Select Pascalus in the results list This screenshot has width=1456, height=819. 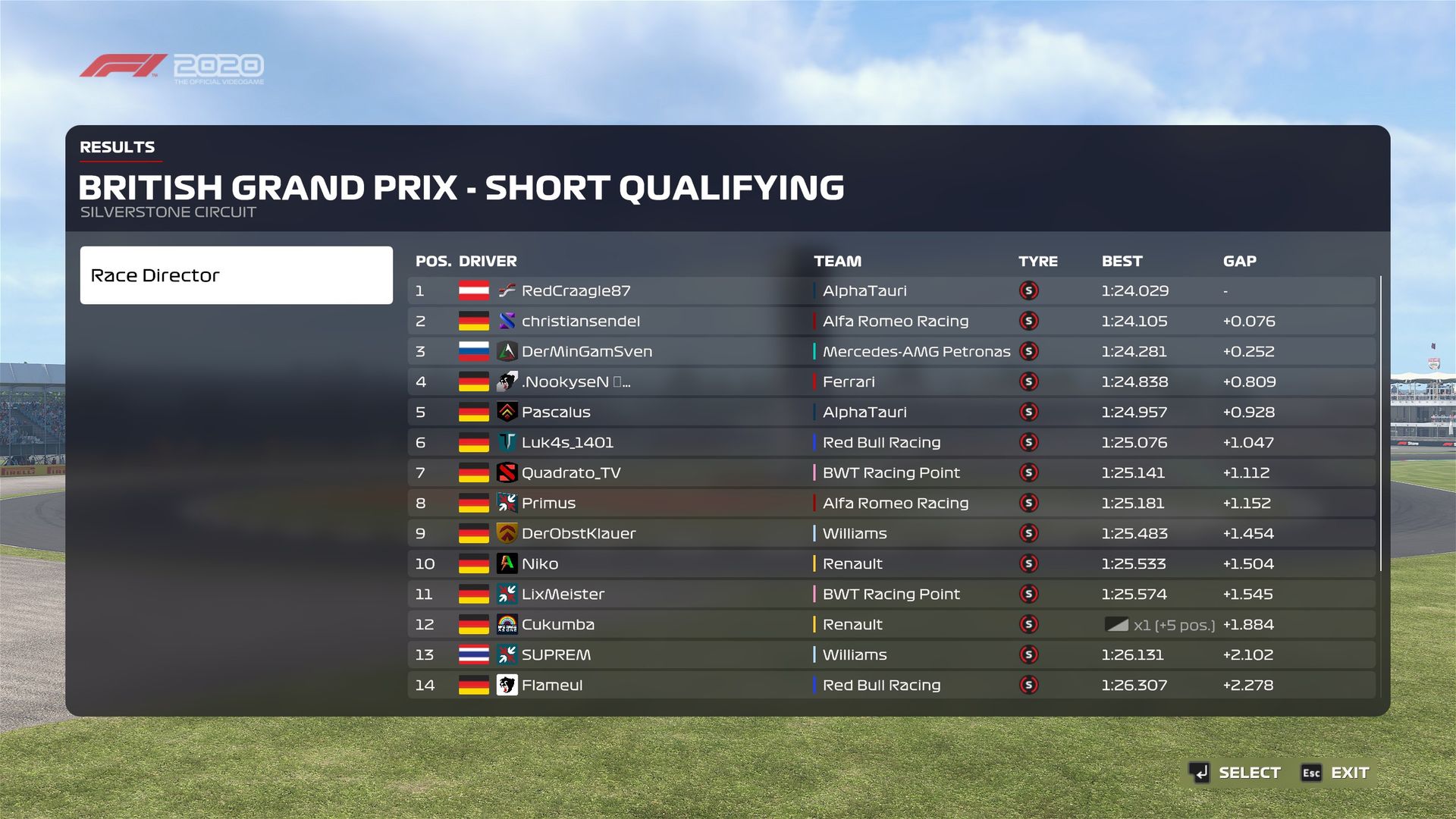(891, 412)
